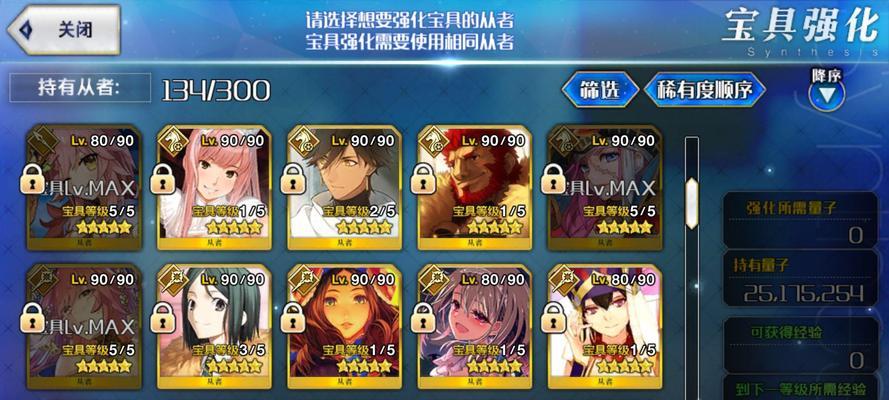Choose the silver-haired servant at Lv. 80/90
The image size is (889, 400).
tap(472, 322)
